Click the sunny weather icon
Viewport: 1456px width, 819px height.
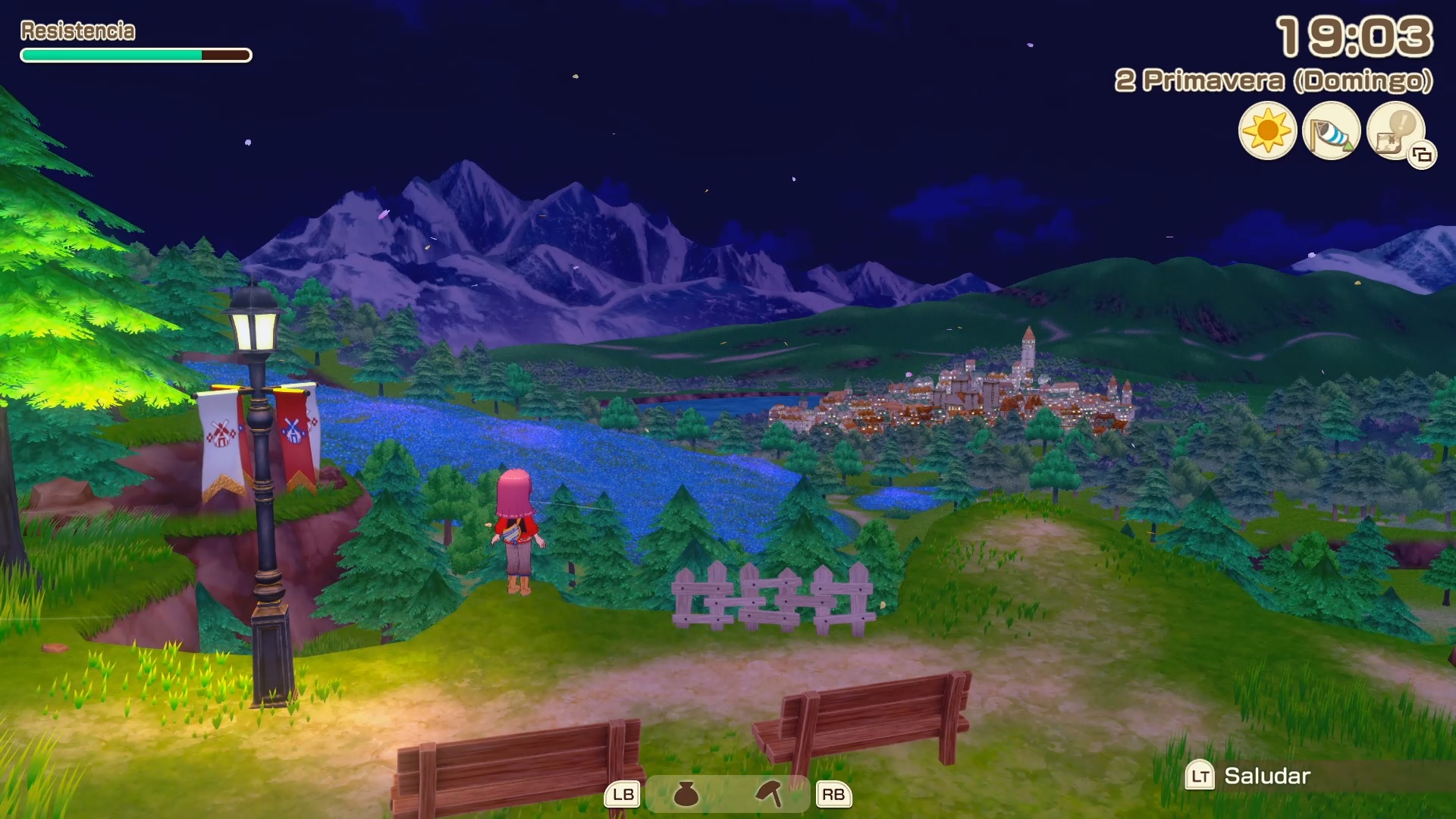1267,130
